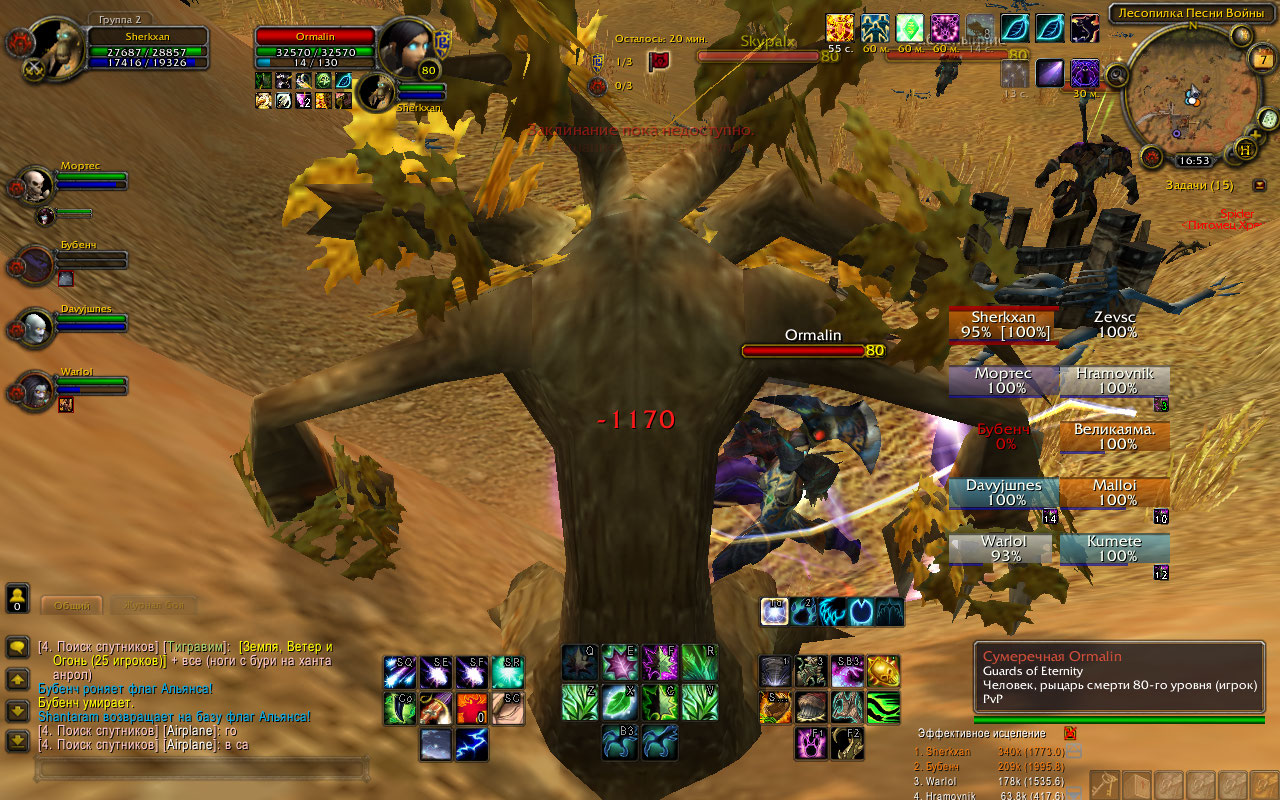Click the red battleground gear icon on the minimap

(x=1151, y=159)
